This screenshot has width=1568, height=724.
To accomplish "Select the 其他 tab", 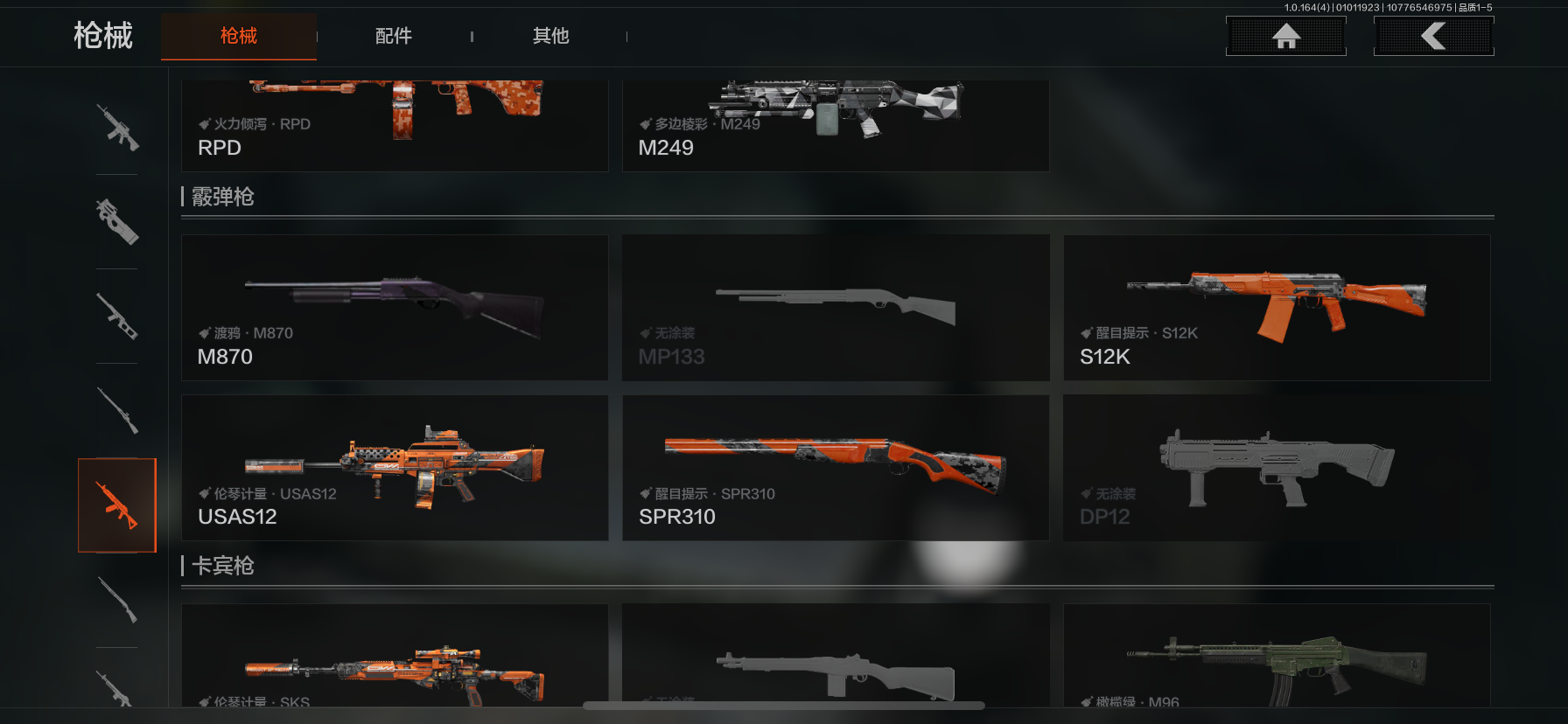I will coord(551,36).
